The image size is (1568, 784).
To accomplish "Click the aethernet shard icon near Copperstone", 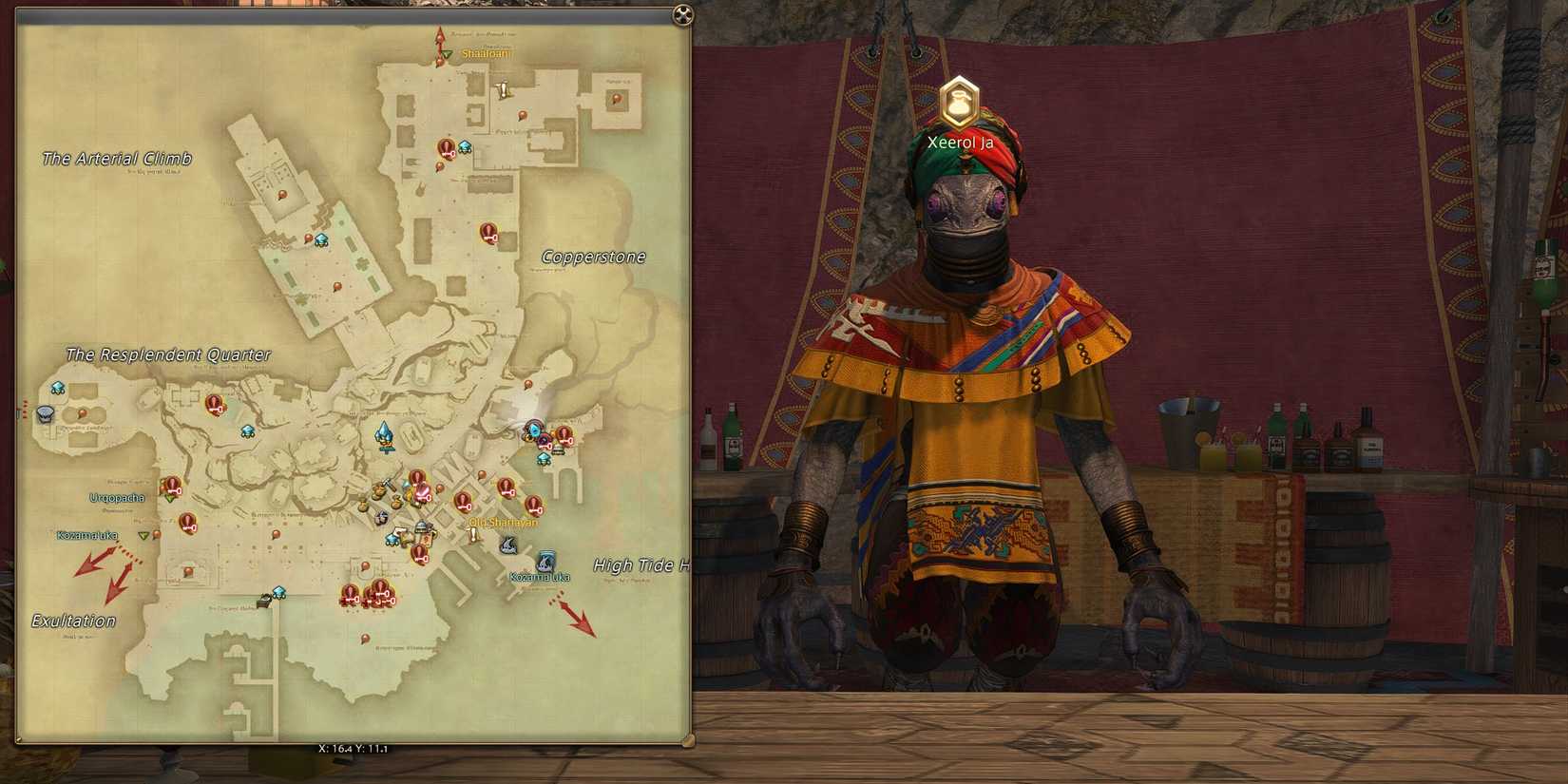I will click(x=464, y=147).
